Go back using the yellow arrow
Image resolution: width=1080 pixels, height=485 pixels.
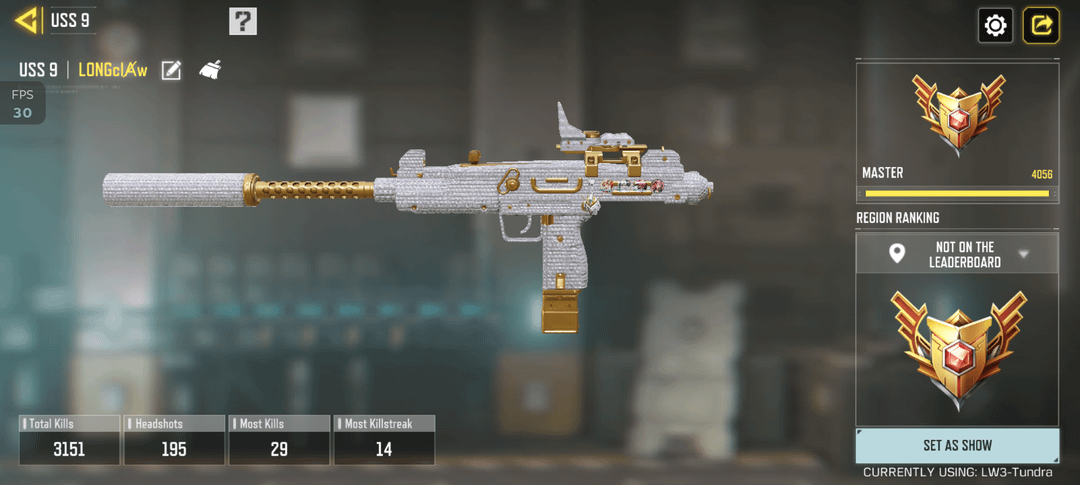coord(26,20)
